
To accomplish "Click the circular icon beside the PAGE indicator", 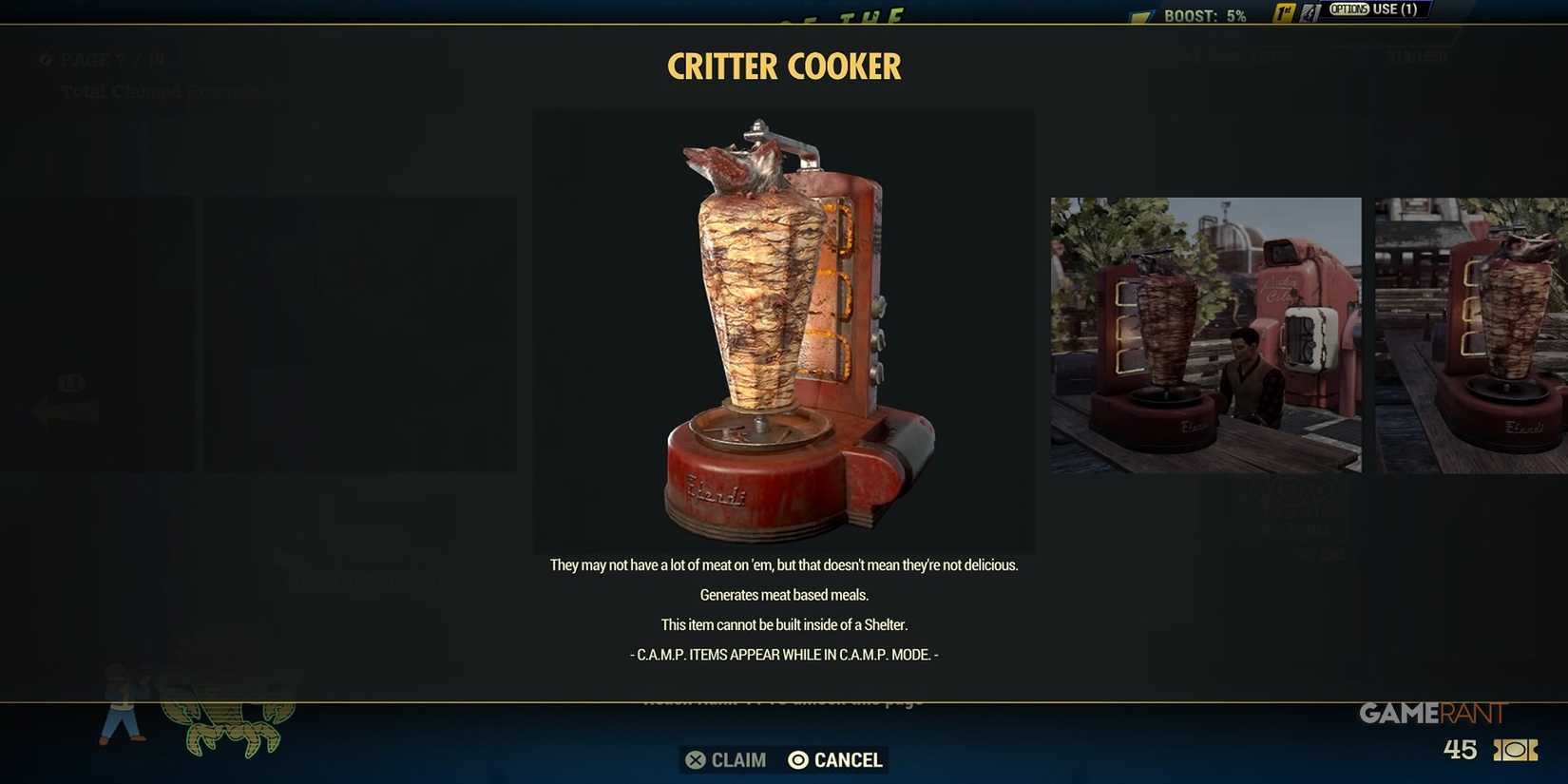I will pos(46,60).
